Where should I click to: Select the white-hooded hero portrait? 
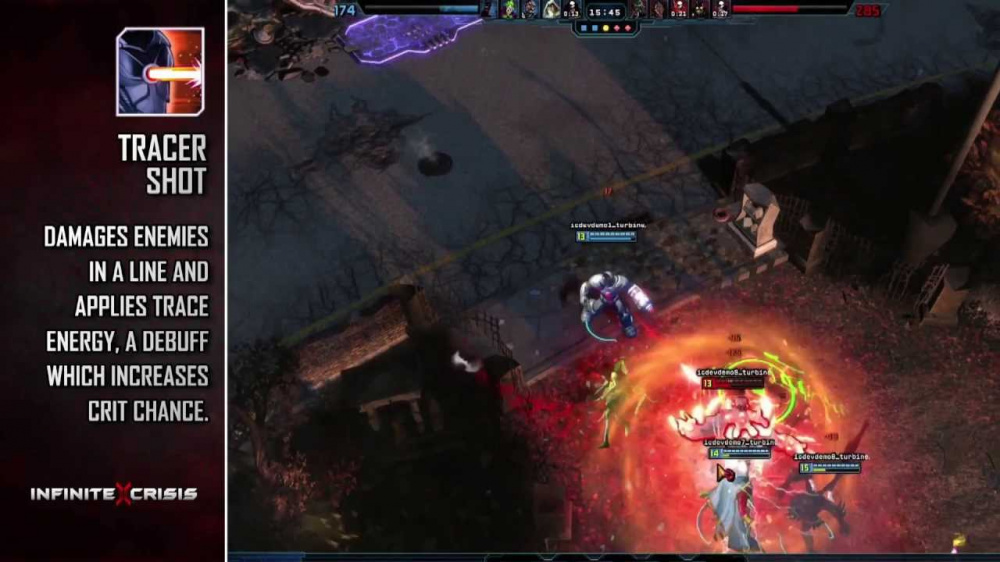[550, 9]
